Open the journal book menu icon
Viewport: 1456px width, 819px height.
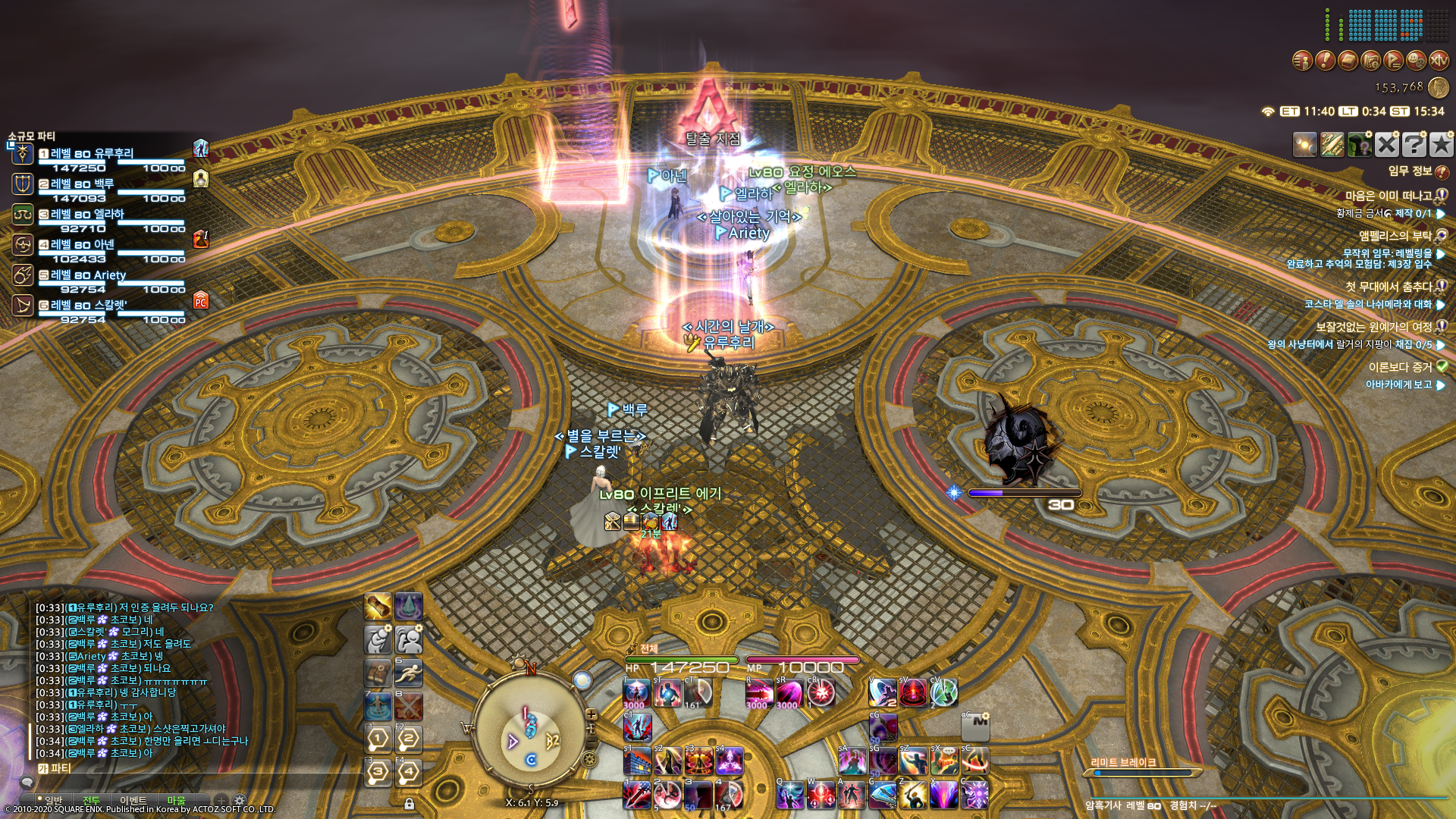click(x=1348, y=60)
